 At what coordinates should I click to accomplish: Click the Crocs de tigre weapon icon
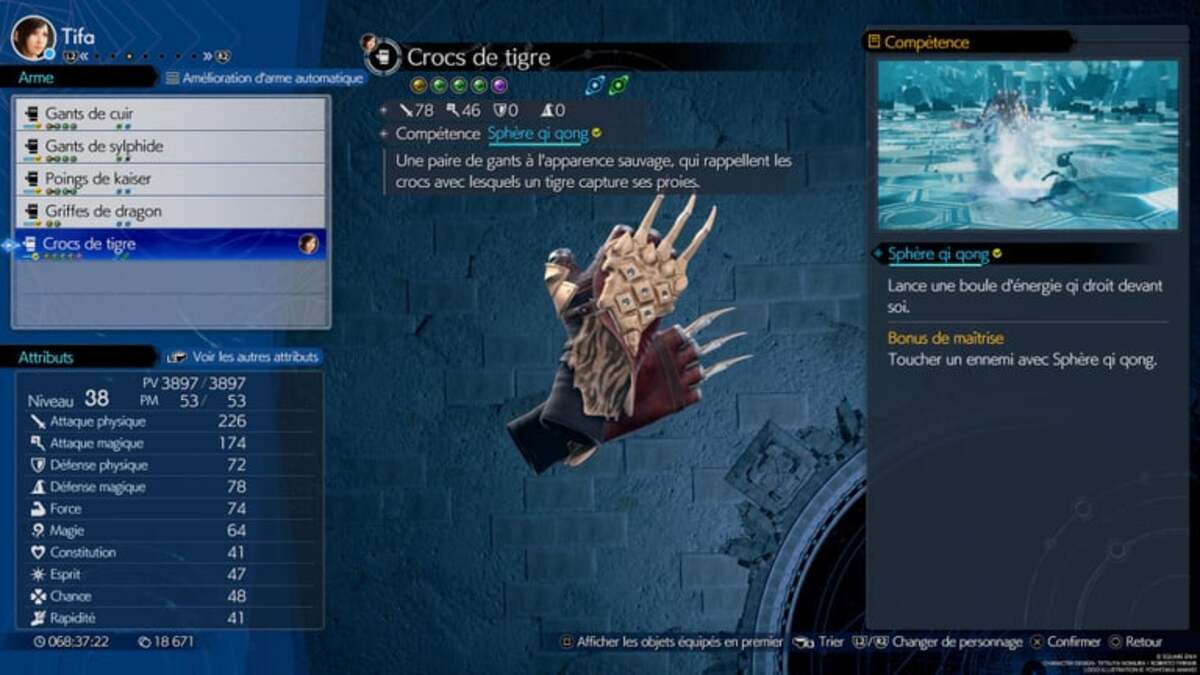pyautogui.click(x=380, y=58)
